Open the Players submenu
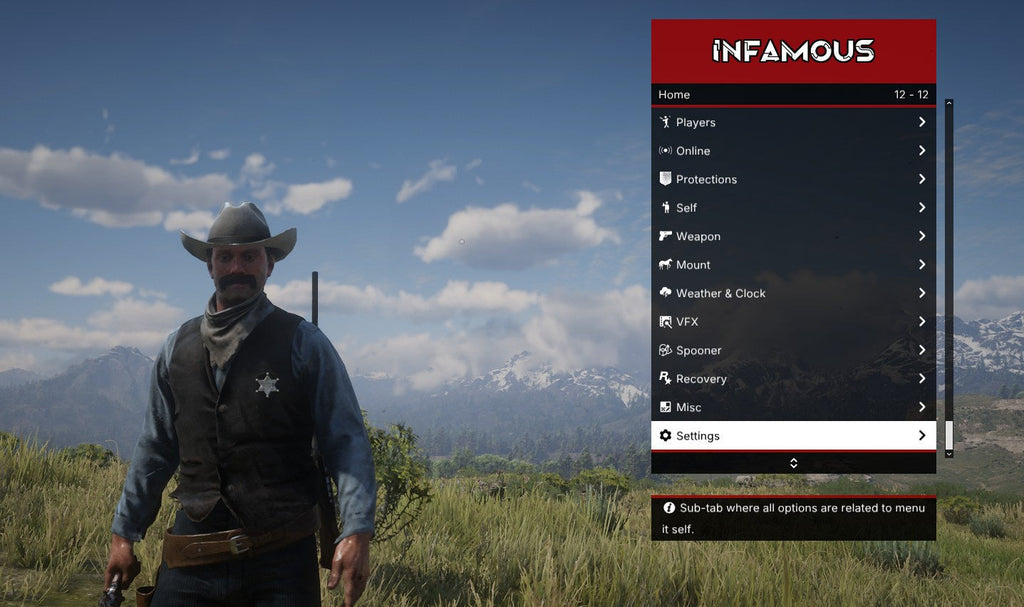 coord(793,122)
